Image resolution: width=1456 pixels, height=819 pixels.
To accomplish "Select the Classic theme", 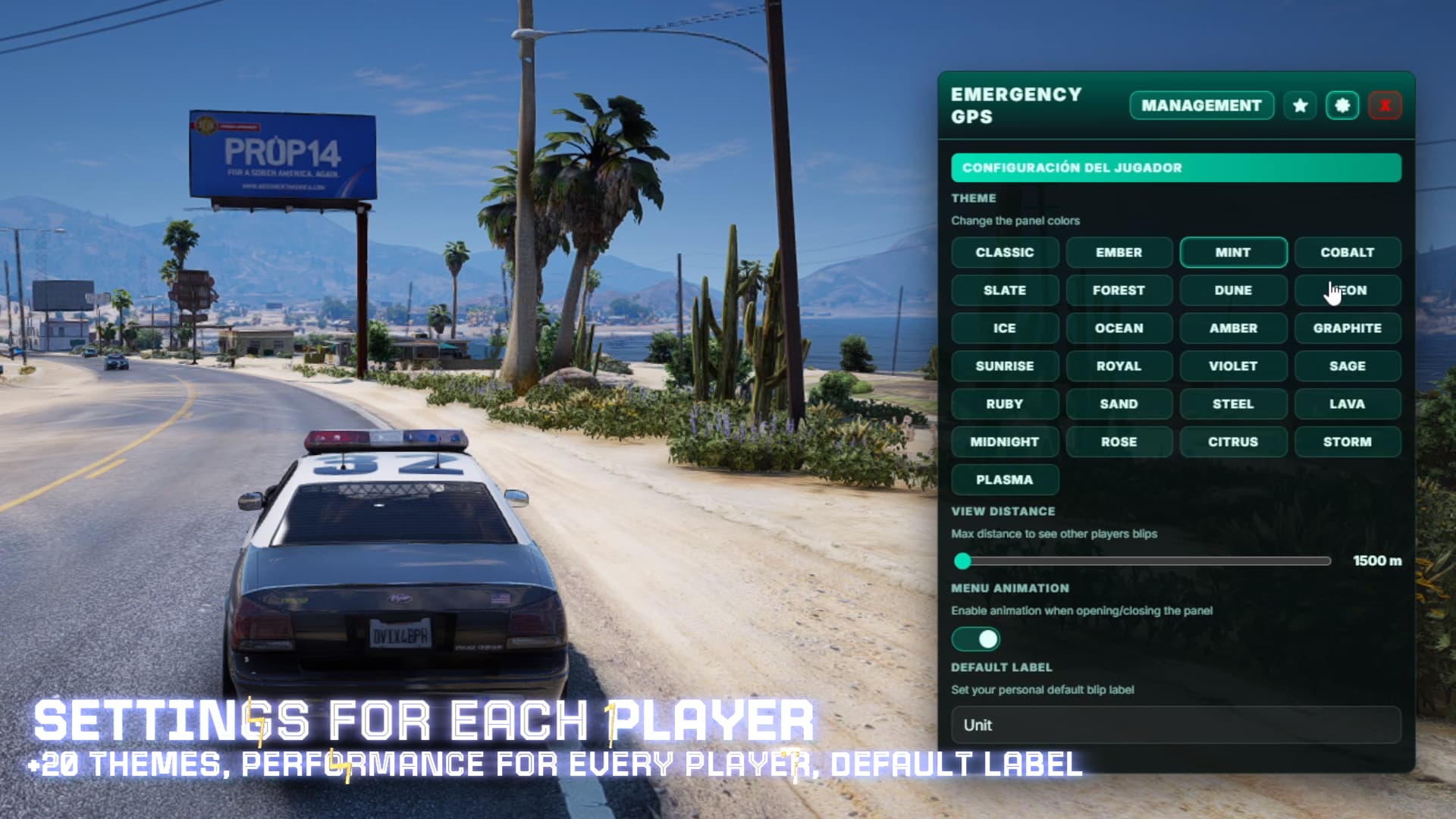I will pyautogui.click(x=1004, y=253).
